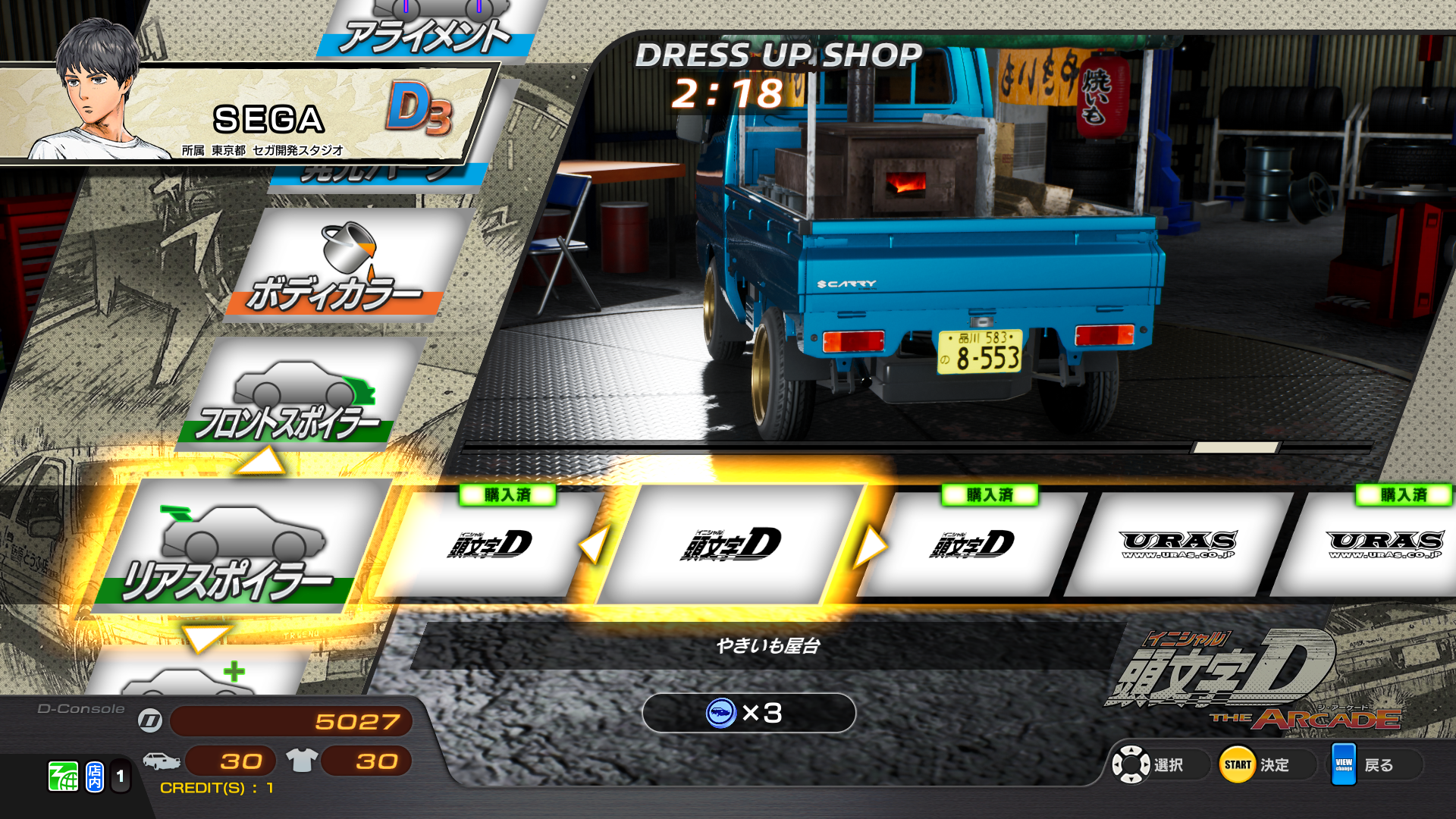Click the up arrow above リアスポイラー
The width and height of the screenshot is (1456, 819).
tap(260, 462)
